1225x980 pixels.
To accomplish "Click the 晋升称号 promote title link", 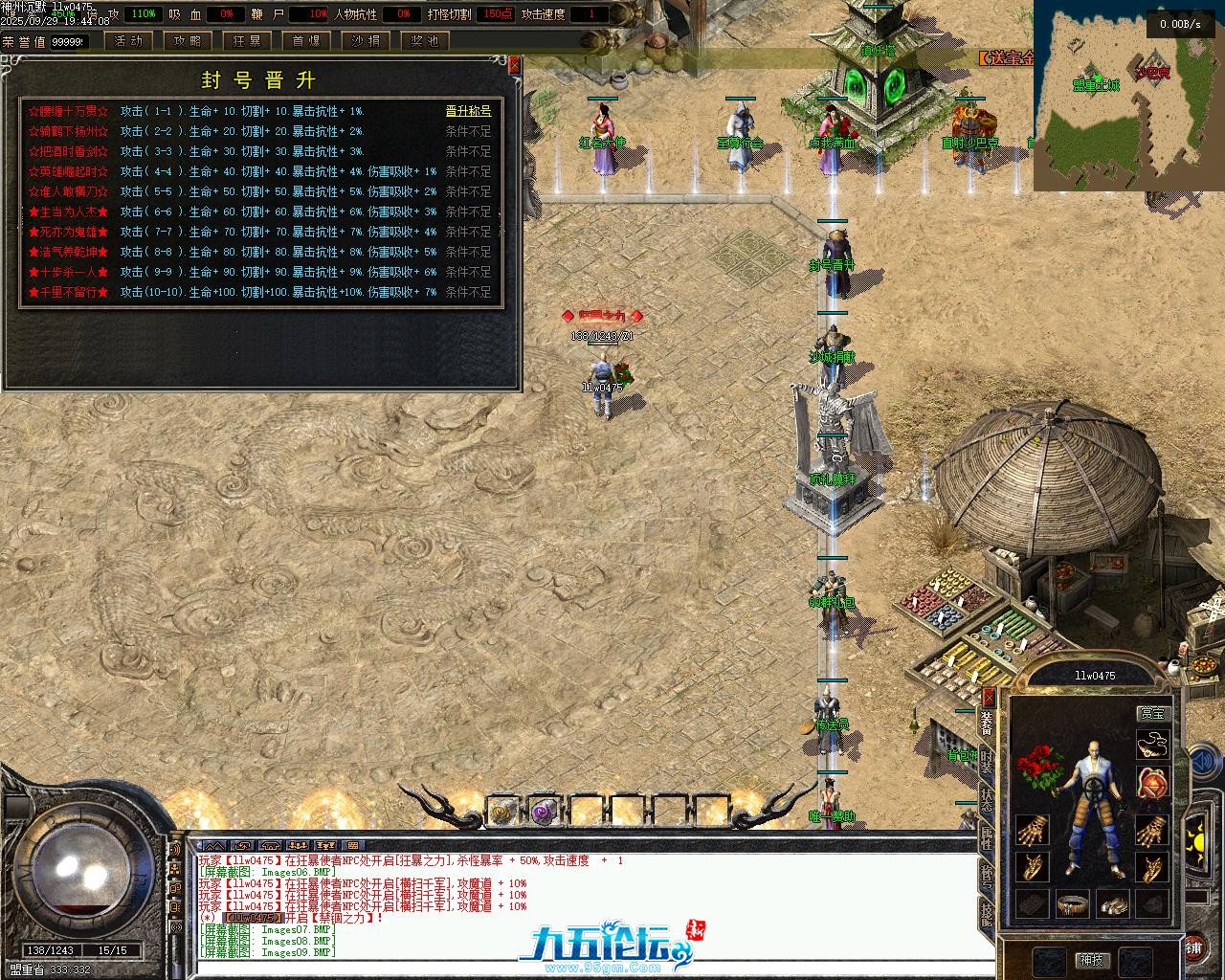I will click(x=468, y=111).
